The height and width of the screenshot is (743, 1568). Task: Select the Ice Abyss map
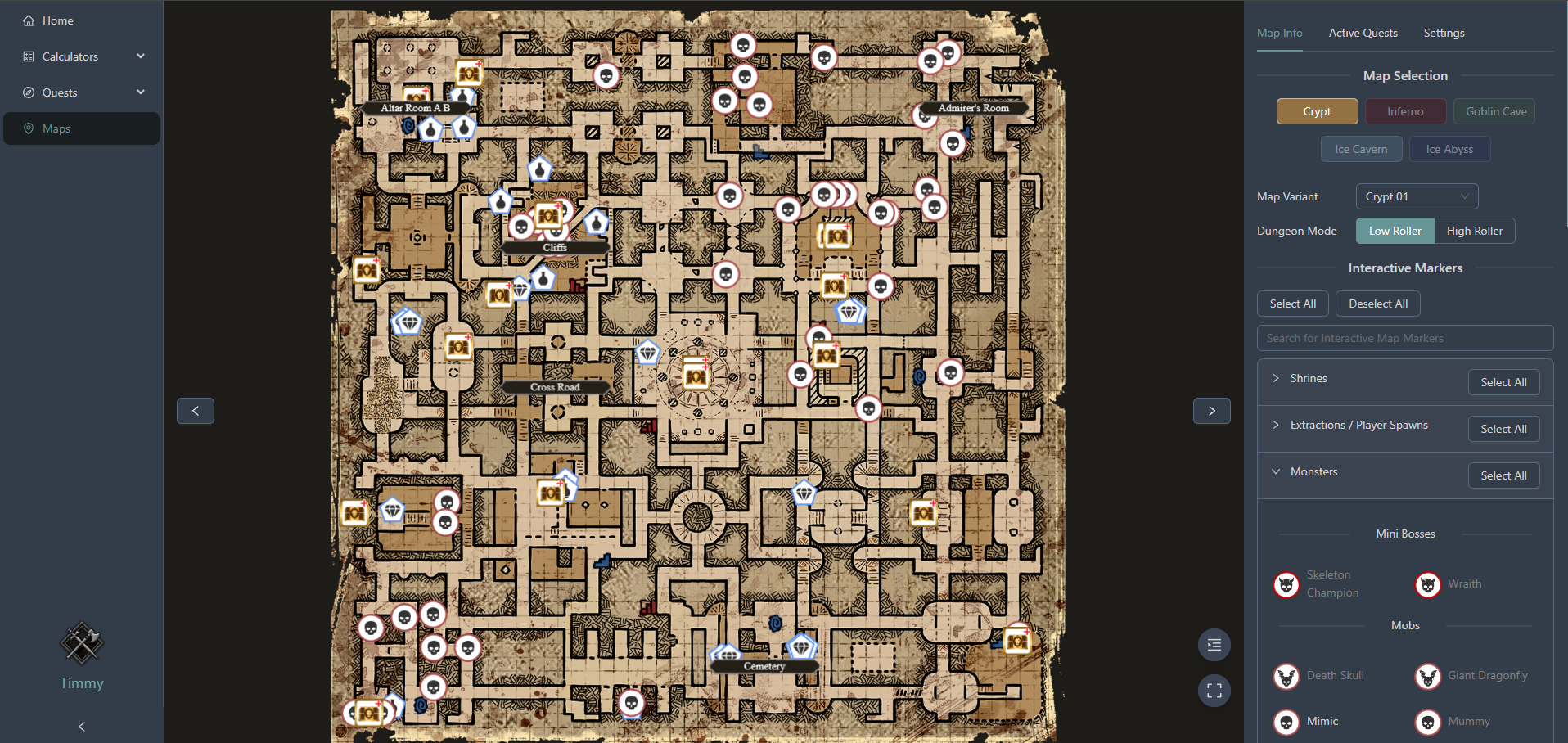tap(1449, 149)
